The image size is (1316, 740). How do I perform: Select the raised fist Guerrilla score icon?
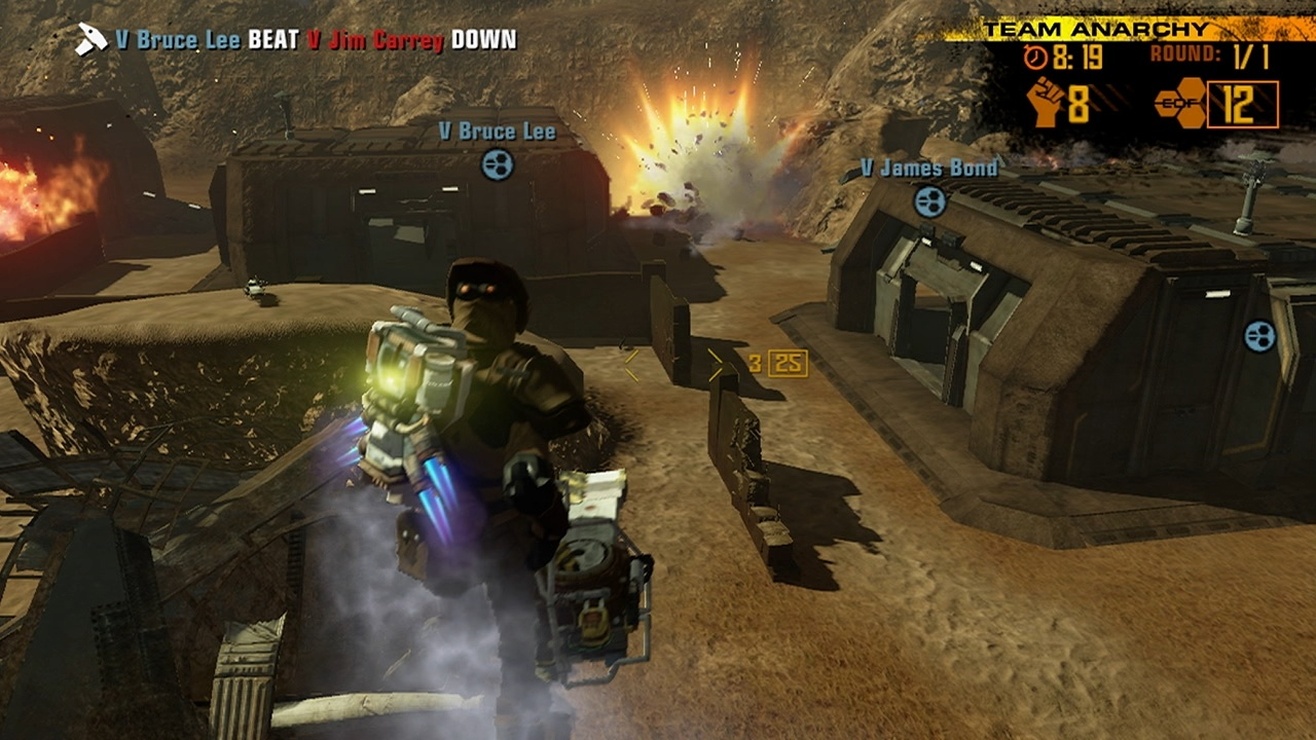(1044, 101)
